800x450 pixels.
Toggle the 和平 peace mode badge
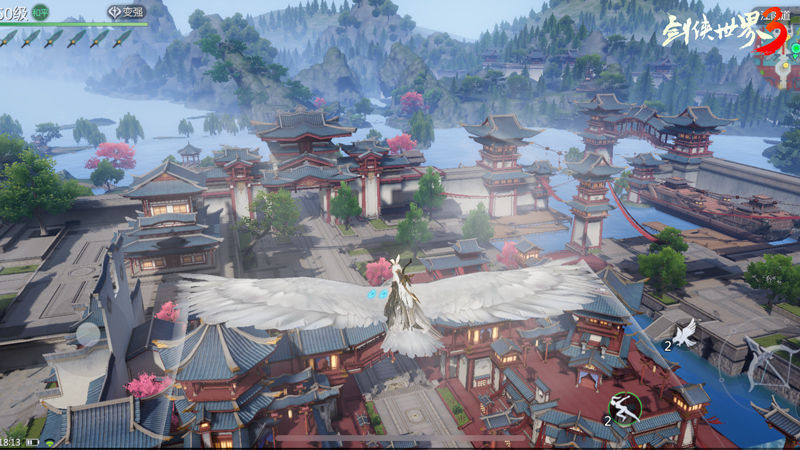click(x=40, y=12)
